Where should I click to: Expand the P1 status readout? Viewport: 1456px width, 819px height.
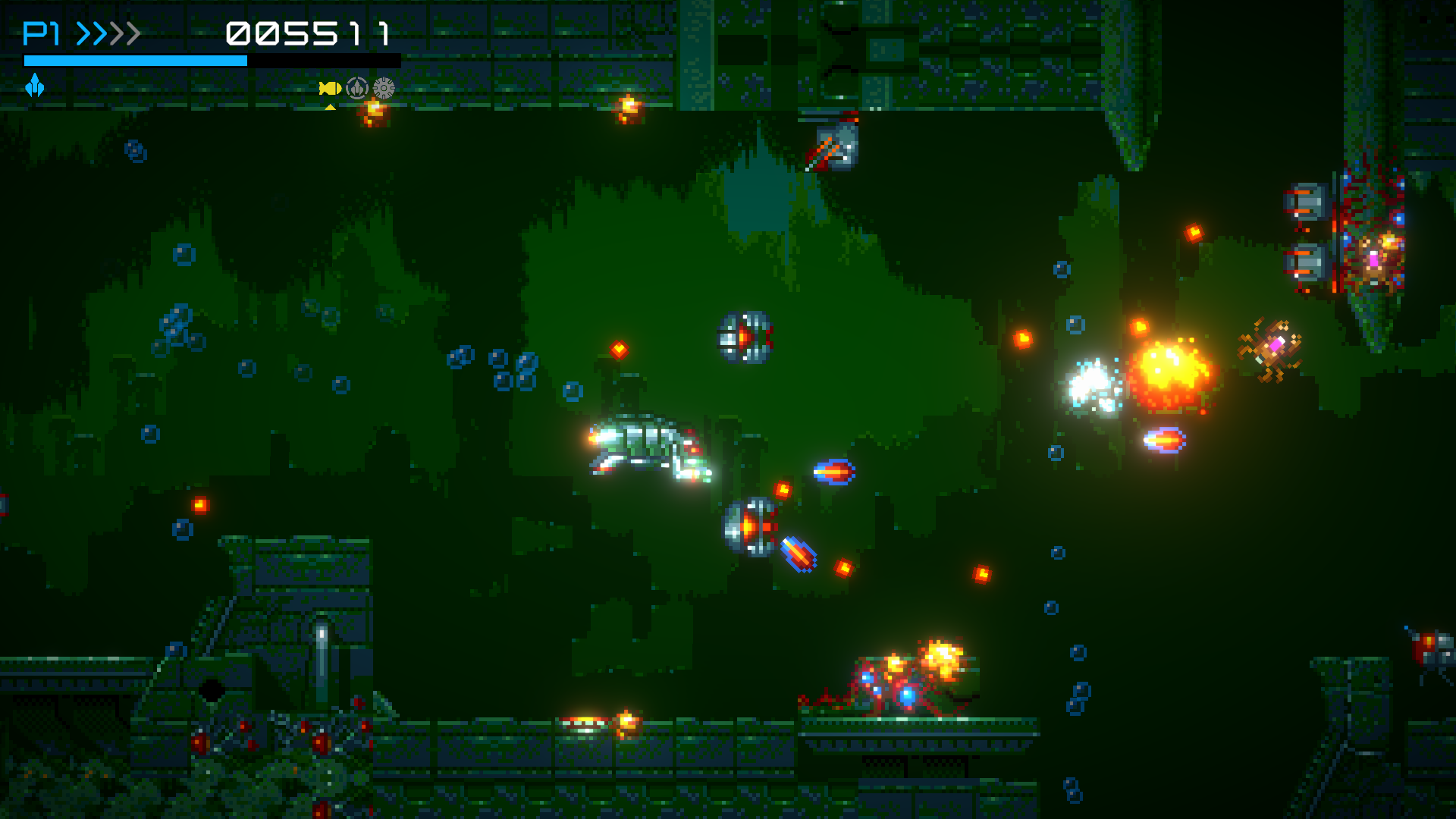click(x=40, y=33)
